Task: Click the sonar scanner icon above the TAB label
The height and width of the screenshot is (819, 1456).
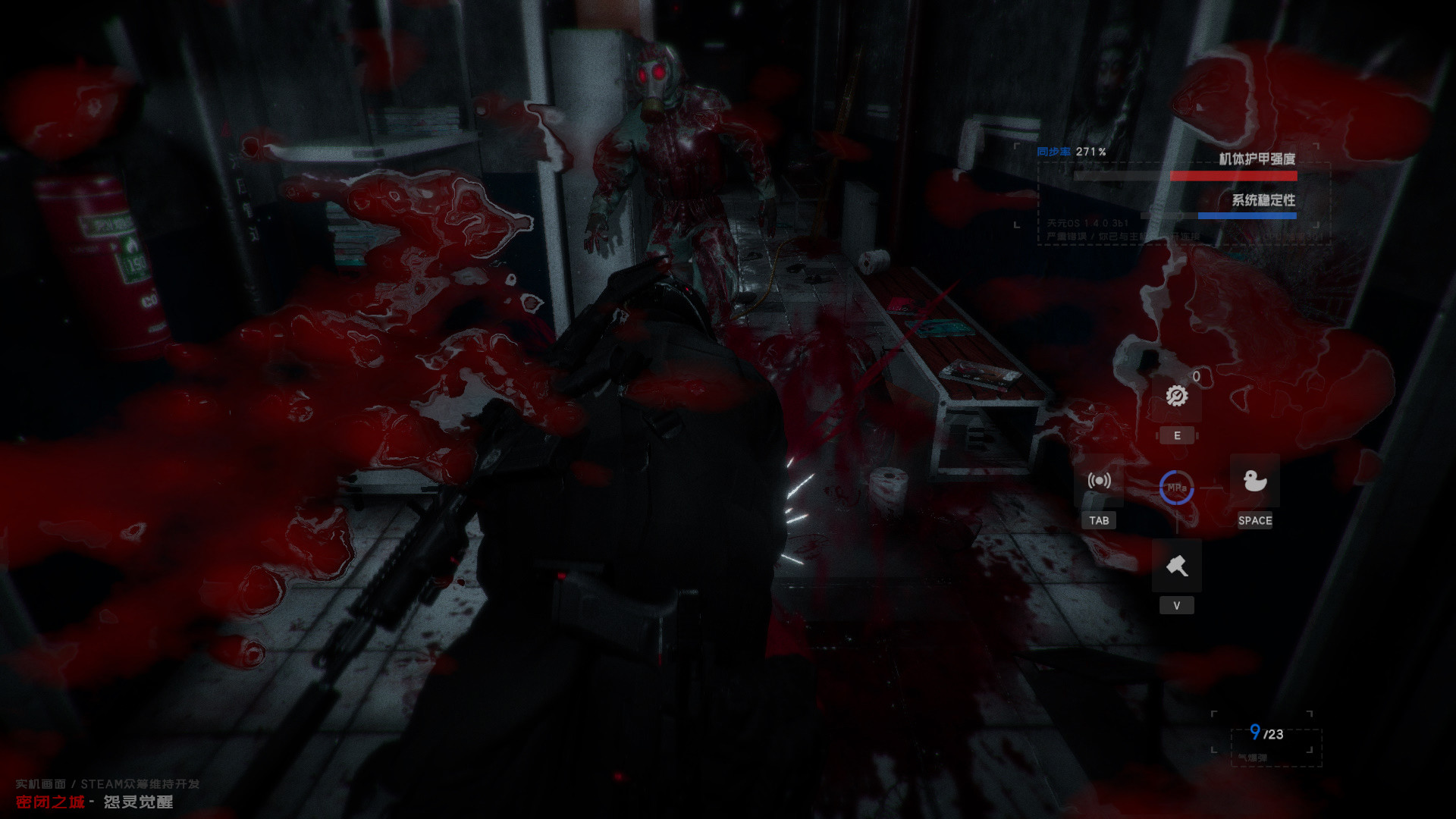Action: pyautogui.click(x=1100, y=482)
